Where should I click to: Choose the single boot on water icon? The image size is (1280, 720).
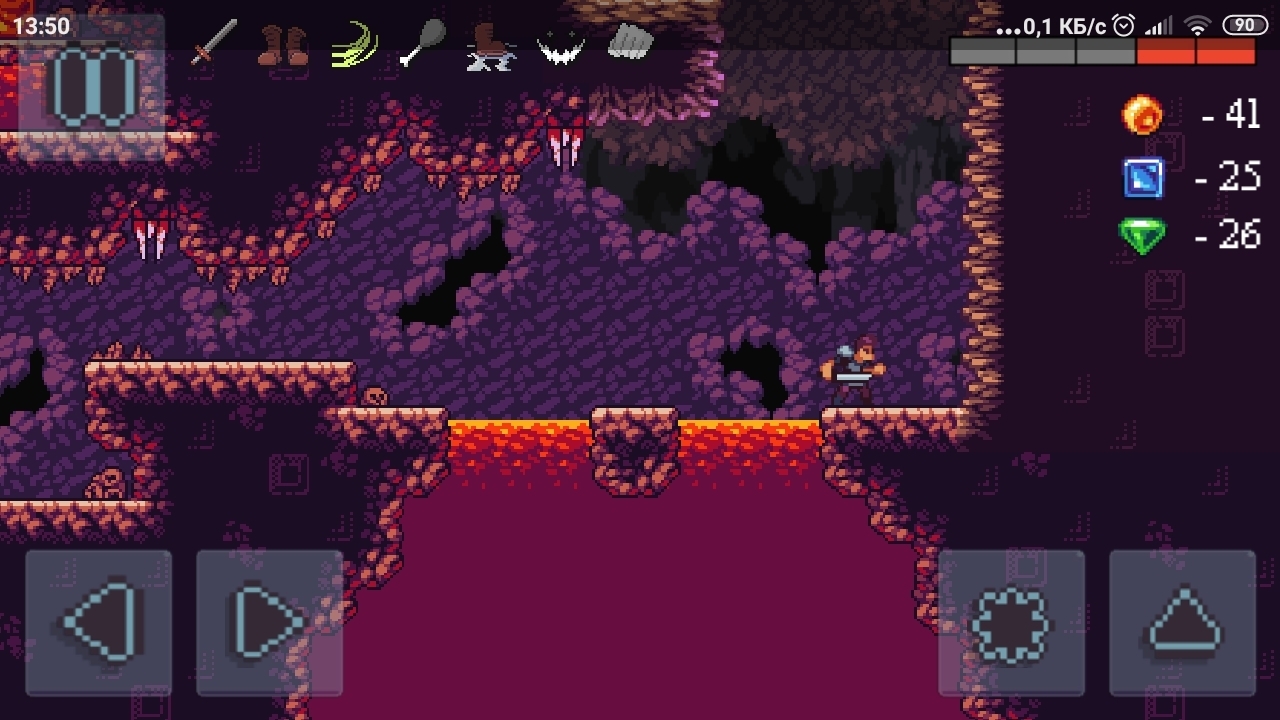[x=491, y=47]
